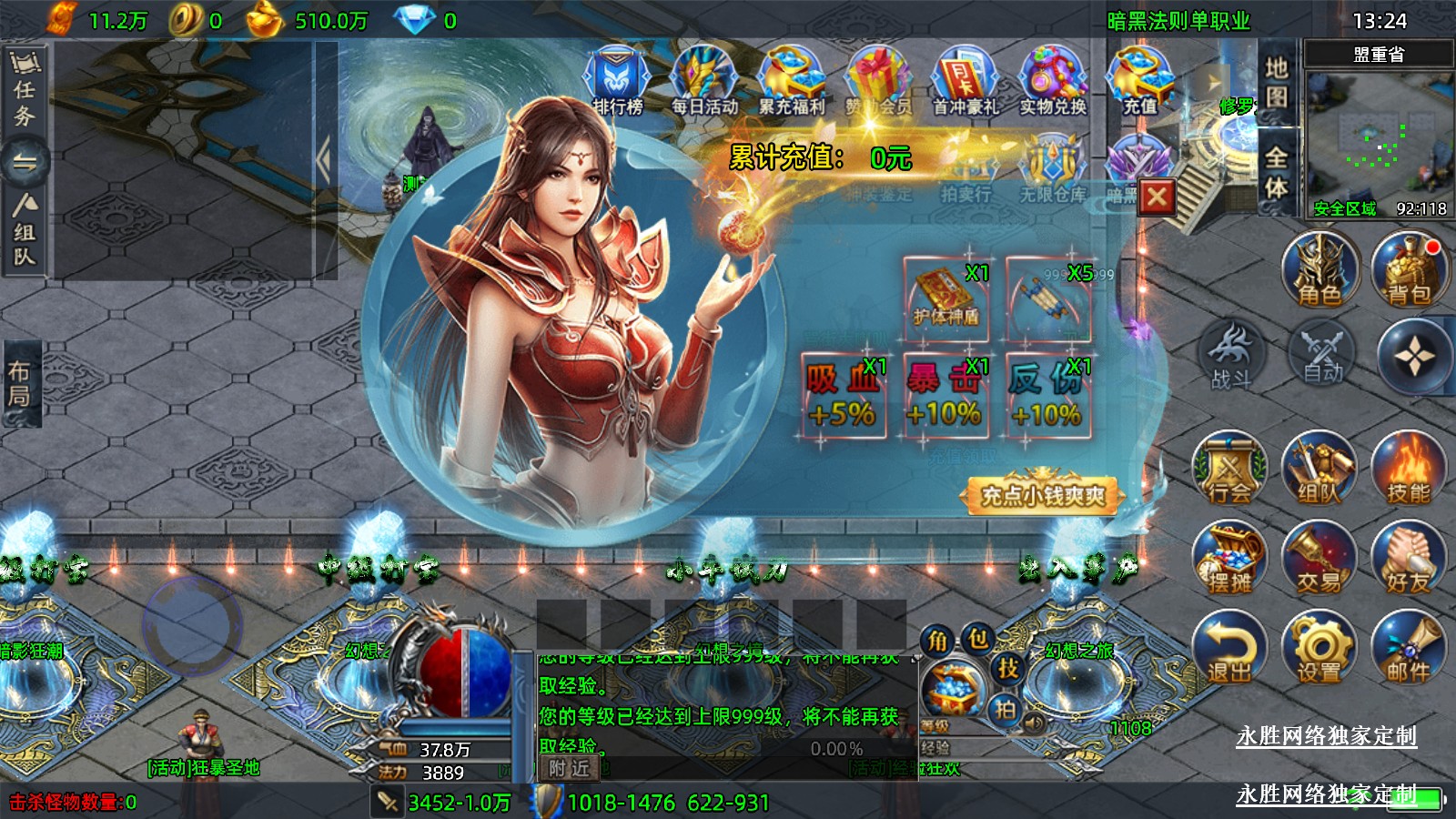Click the 退出 exit button
1456x819 pixels.
(x=1229, y=647)
